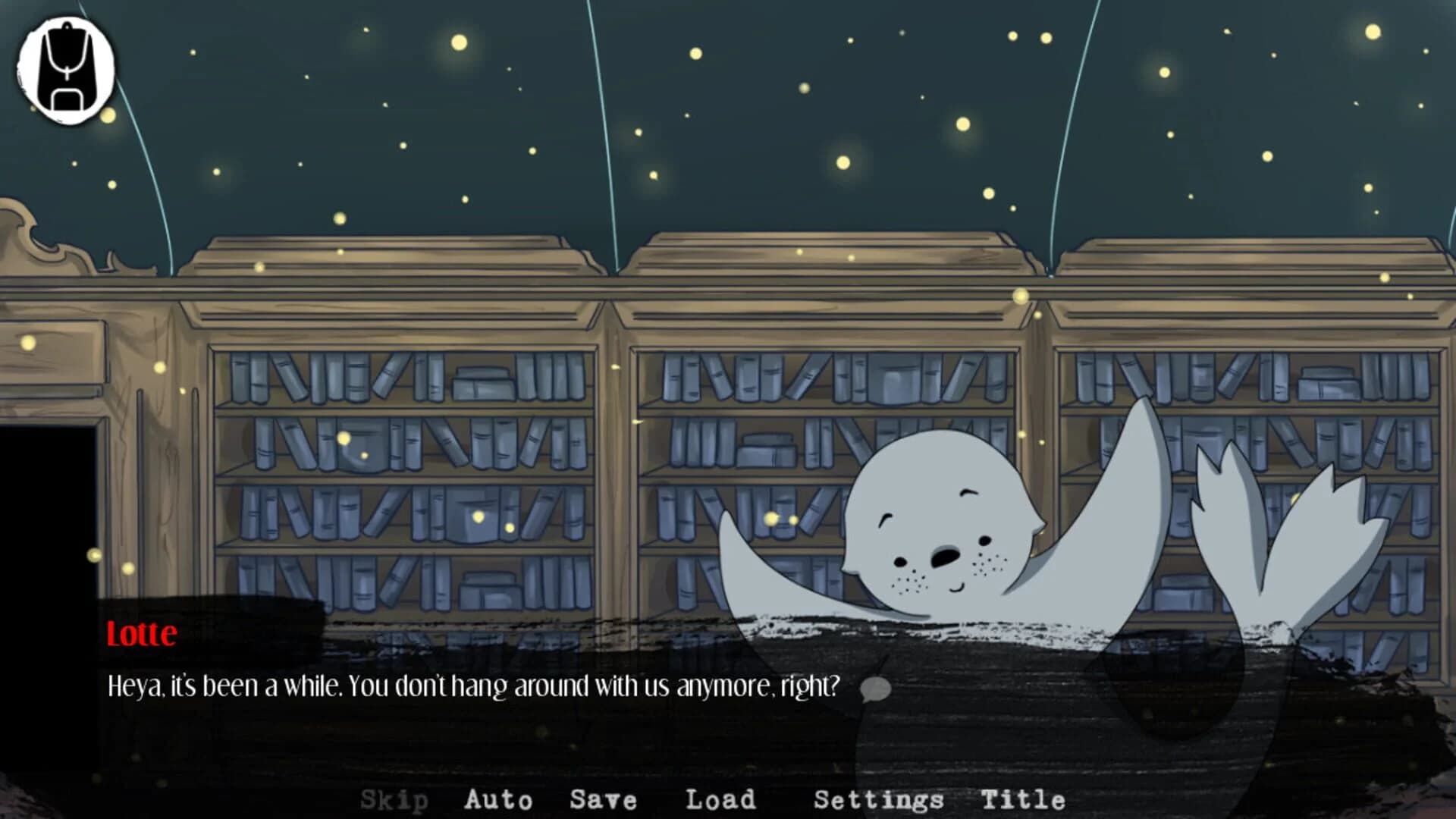This screenshot has height=819, width=1456.
Task: Disable Skip mode in the bottom bar
Action: 395,799
